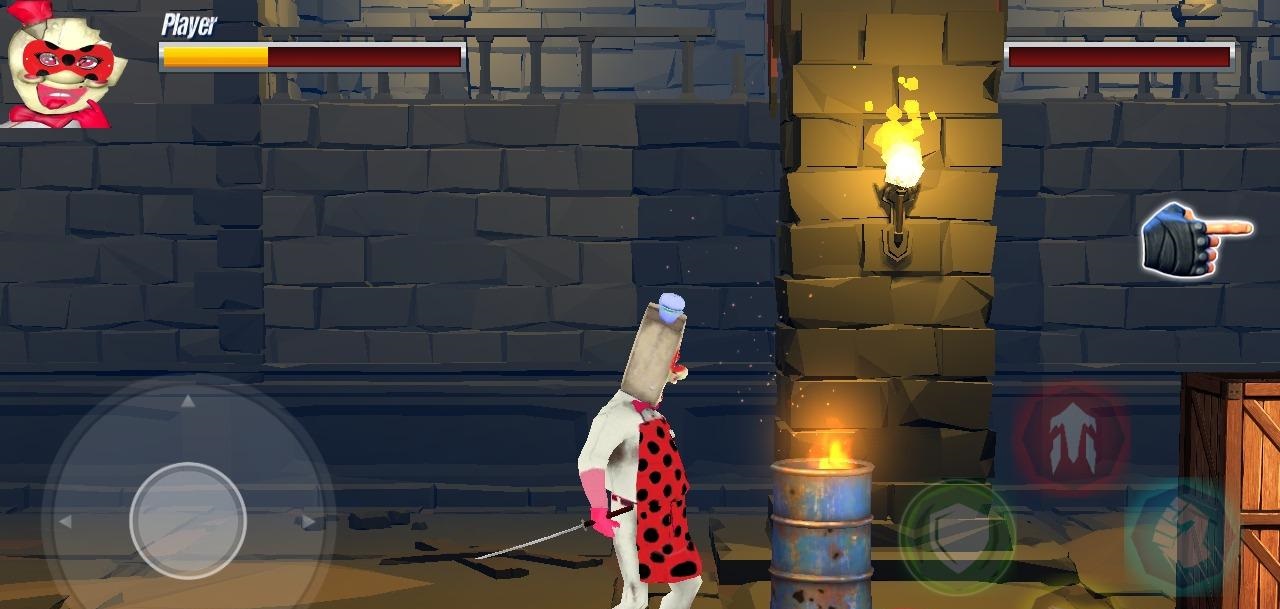Tap the red jump arrow button

click(x=1071, y=436)
